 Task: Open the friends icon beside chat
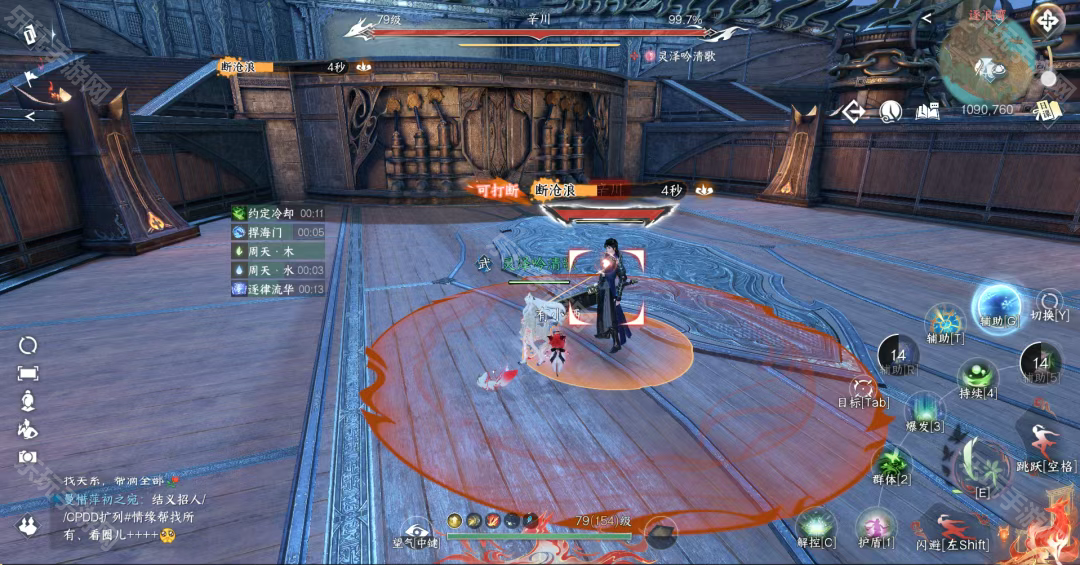point(28,527)
